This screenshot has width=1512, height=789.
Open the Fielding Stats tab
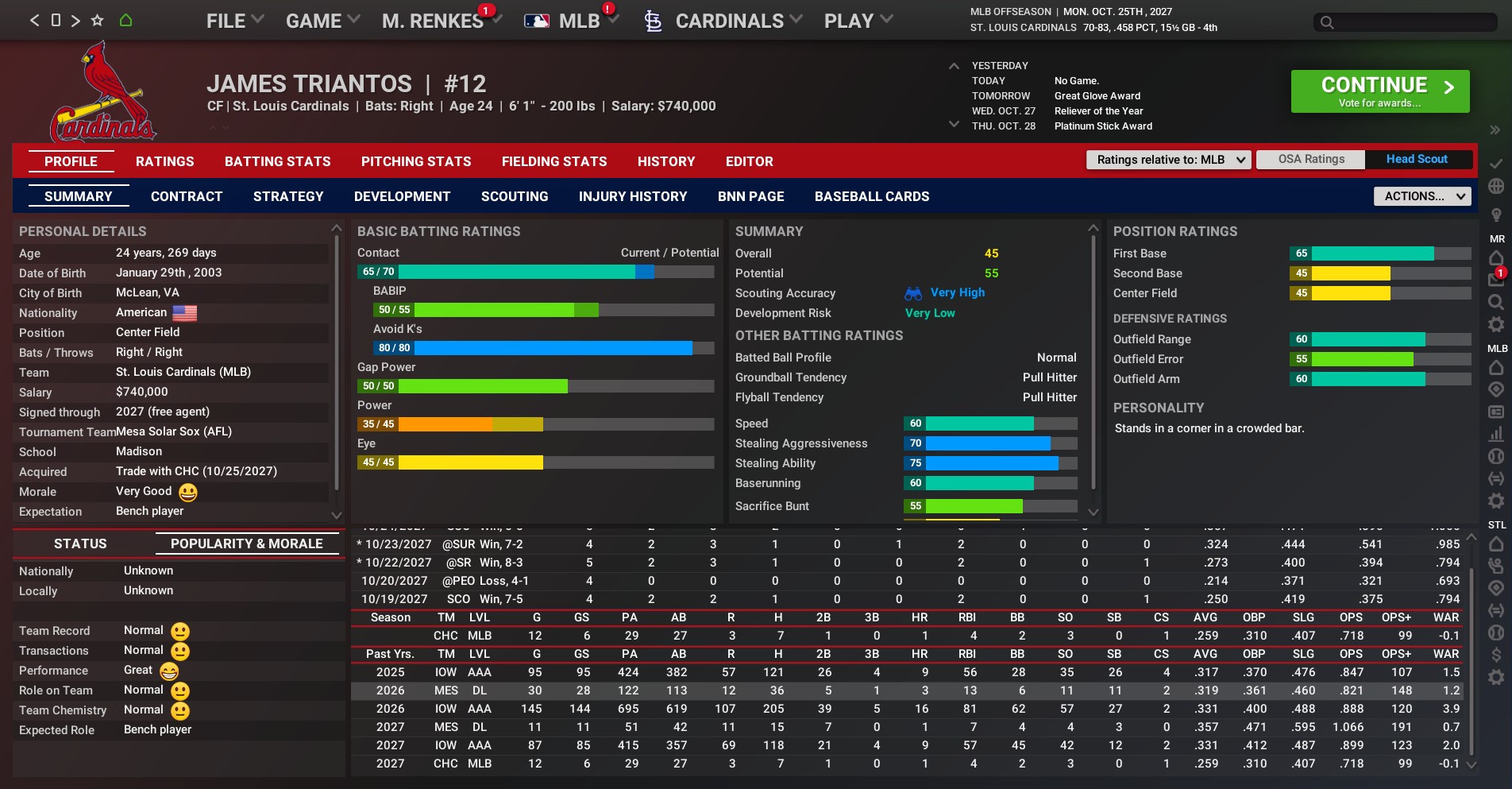pos(553,161)
